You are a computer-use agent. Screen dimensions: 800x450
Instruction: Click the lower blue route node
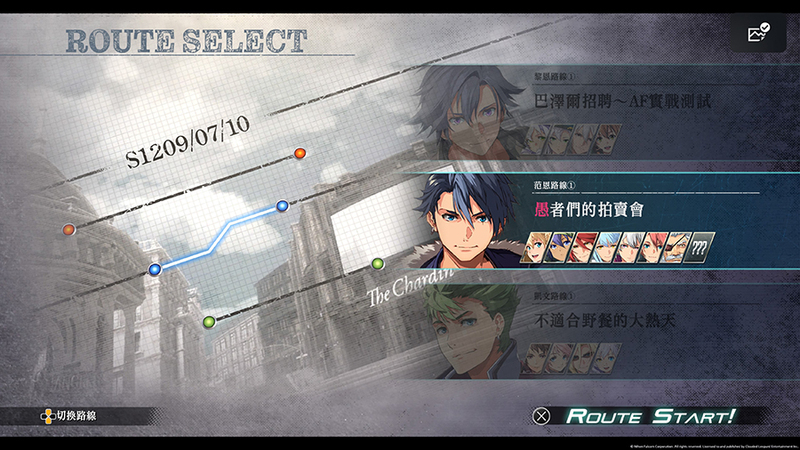point(154,269)
